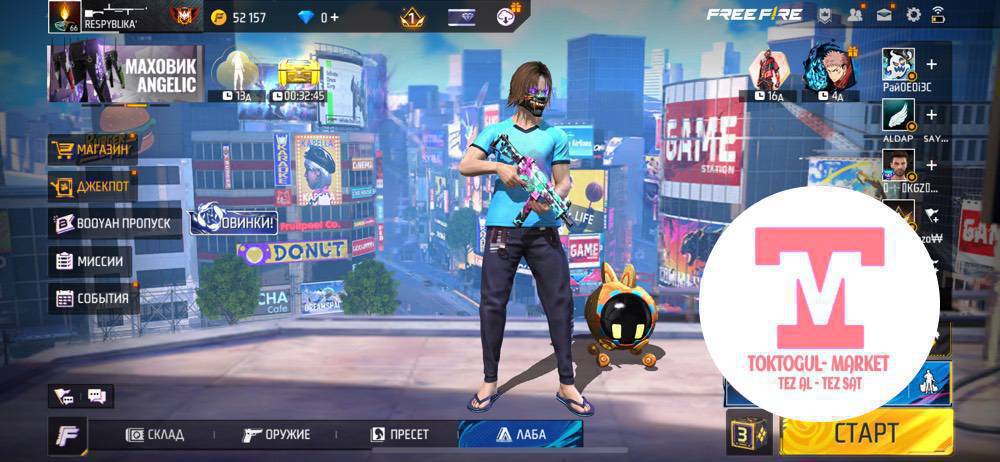Screen dimensions: 1000x462
Task: Open the Лаба tab
Action: 520,434
